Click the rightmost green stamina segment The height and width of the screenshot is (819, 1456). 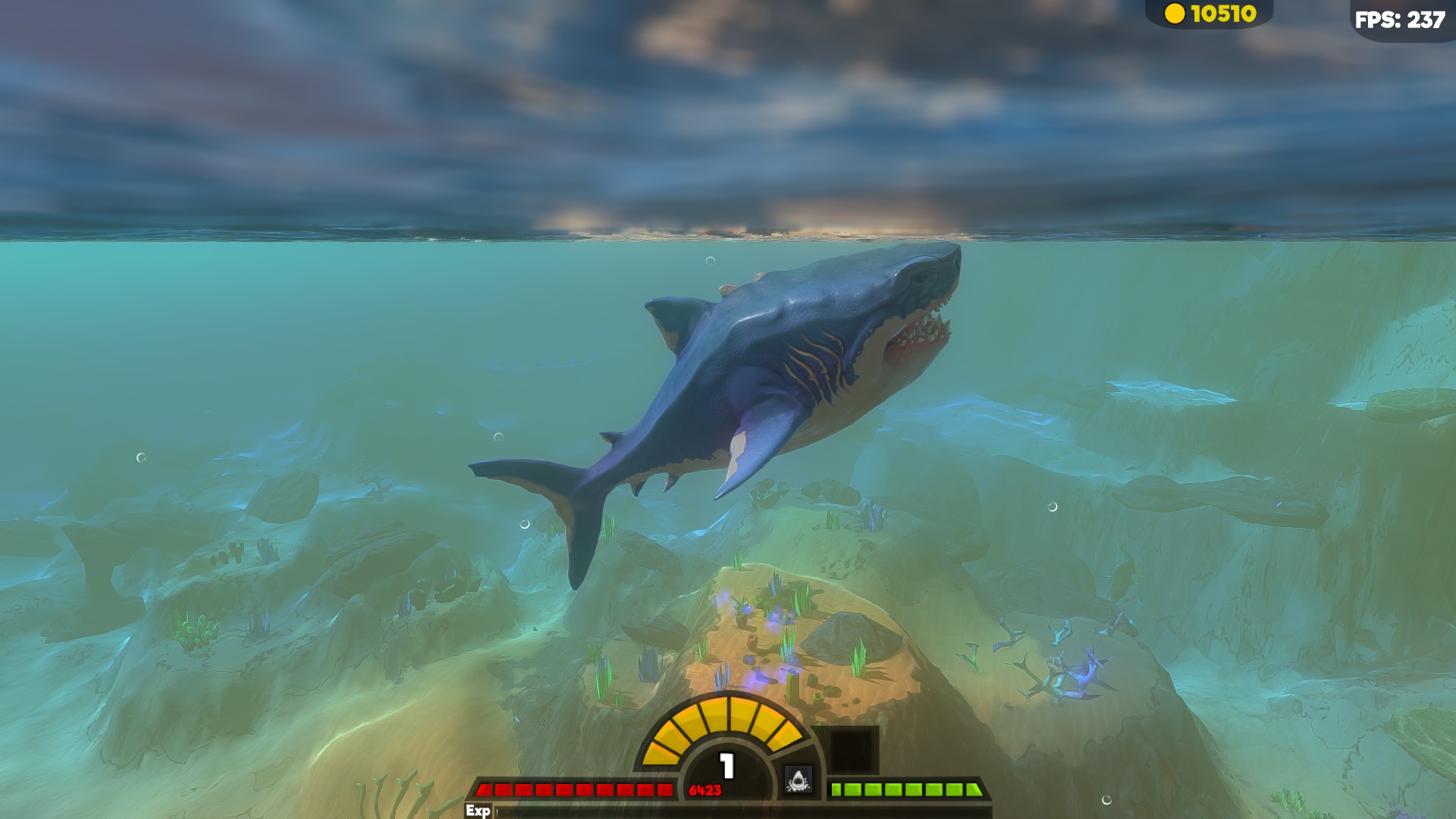point(973,788)
